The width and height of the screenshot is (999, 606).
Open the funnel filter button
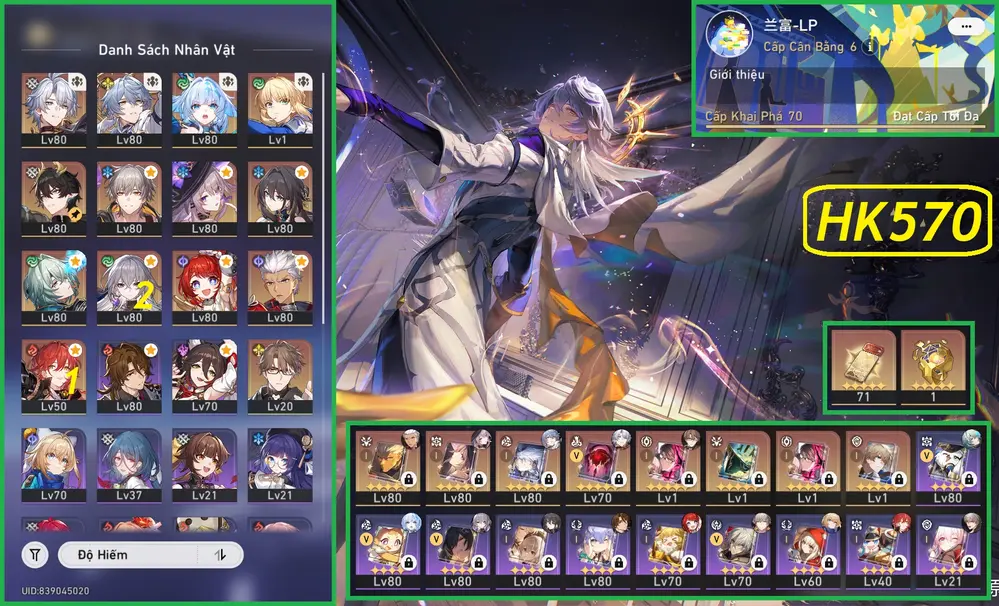click(36, 555)
